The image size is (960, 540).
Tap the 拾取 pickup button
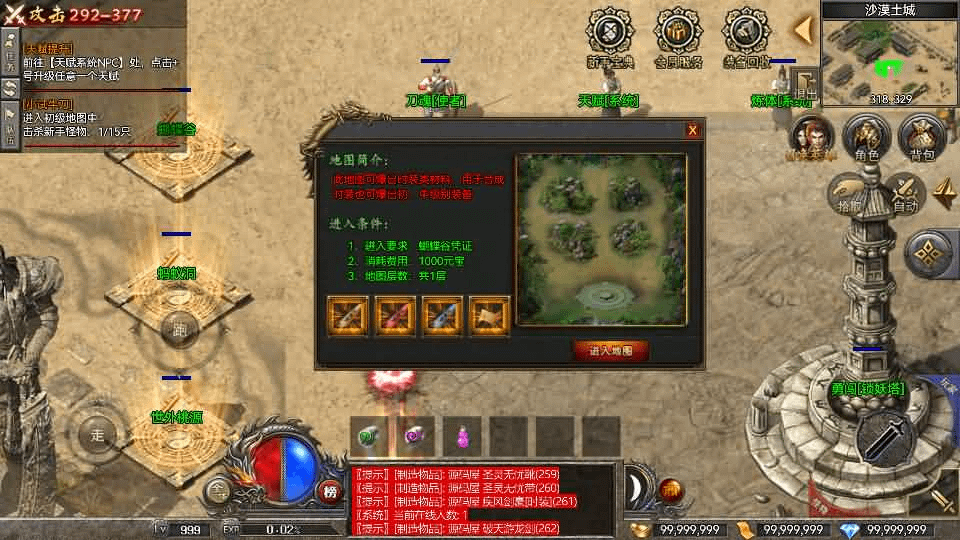pos(850,192)
